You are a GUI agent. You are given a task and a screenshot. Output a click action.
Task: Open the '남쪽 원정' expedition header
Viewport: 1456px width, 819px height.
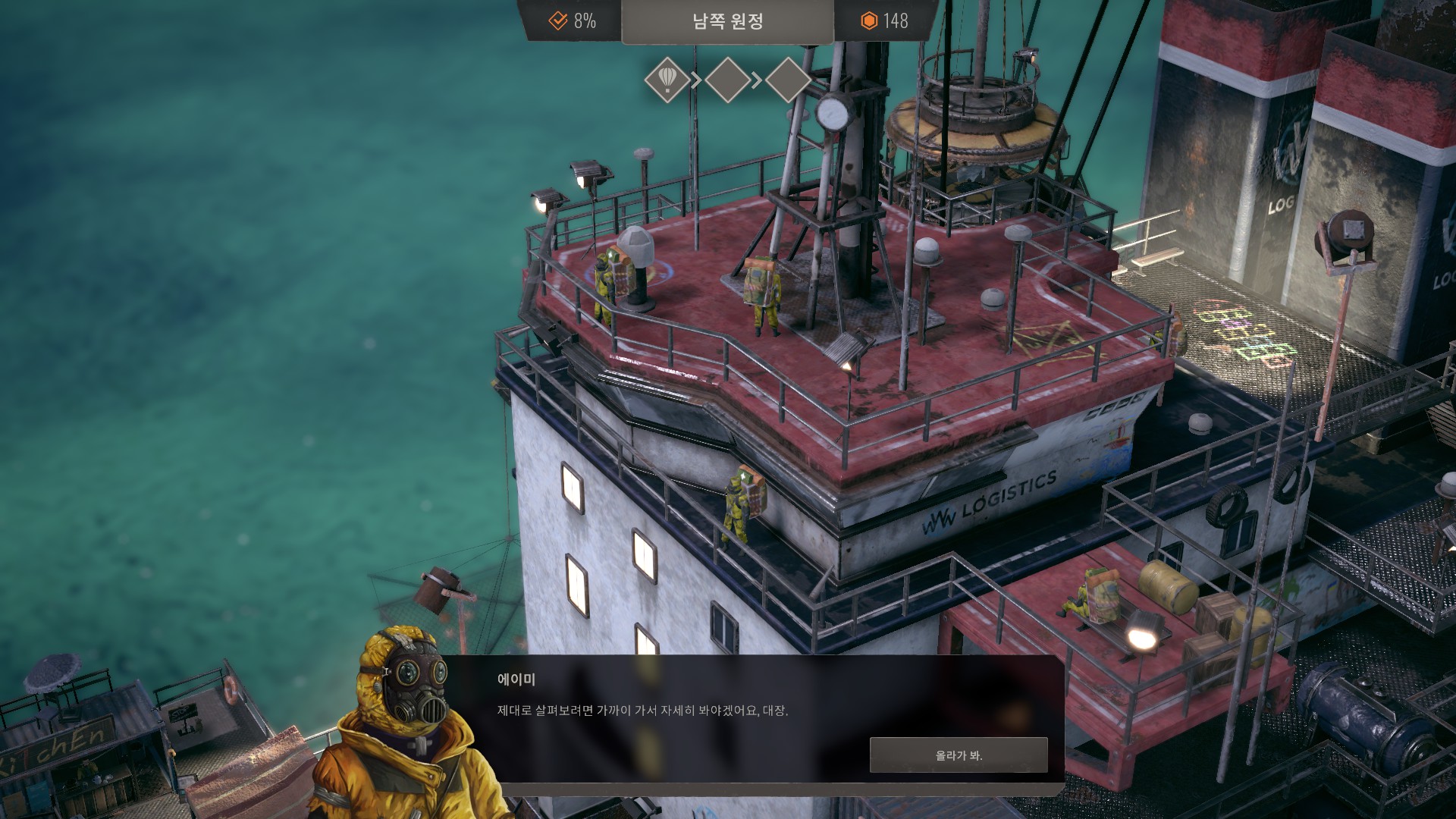(x=727, y=21)
